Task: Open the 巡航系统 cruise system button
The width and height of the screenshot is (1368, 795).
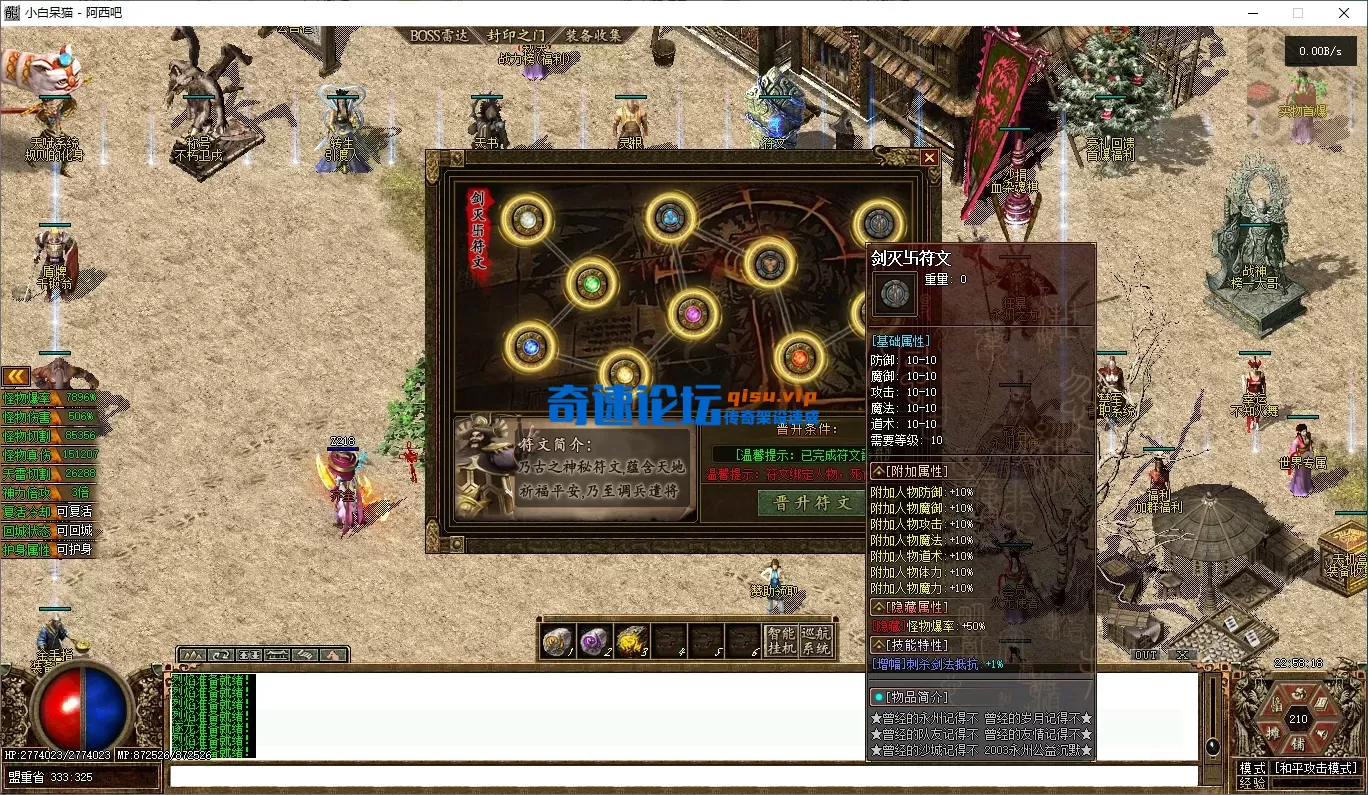Action: pos(816,640)
